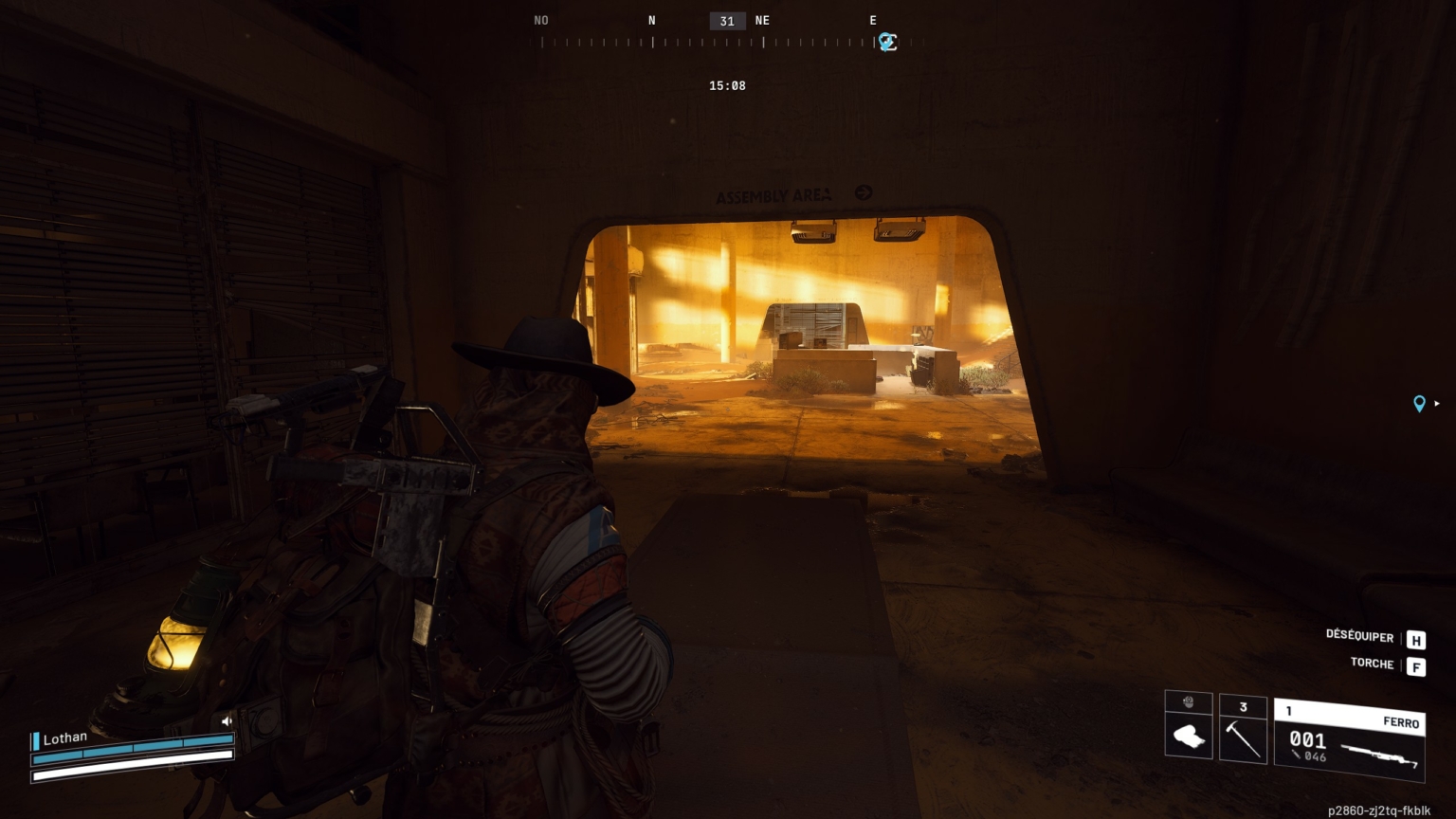Viewport: 1456px width, 819px height.
Task: Toggle the torch via the F key prompt
Action: (x=1415, y=666)
